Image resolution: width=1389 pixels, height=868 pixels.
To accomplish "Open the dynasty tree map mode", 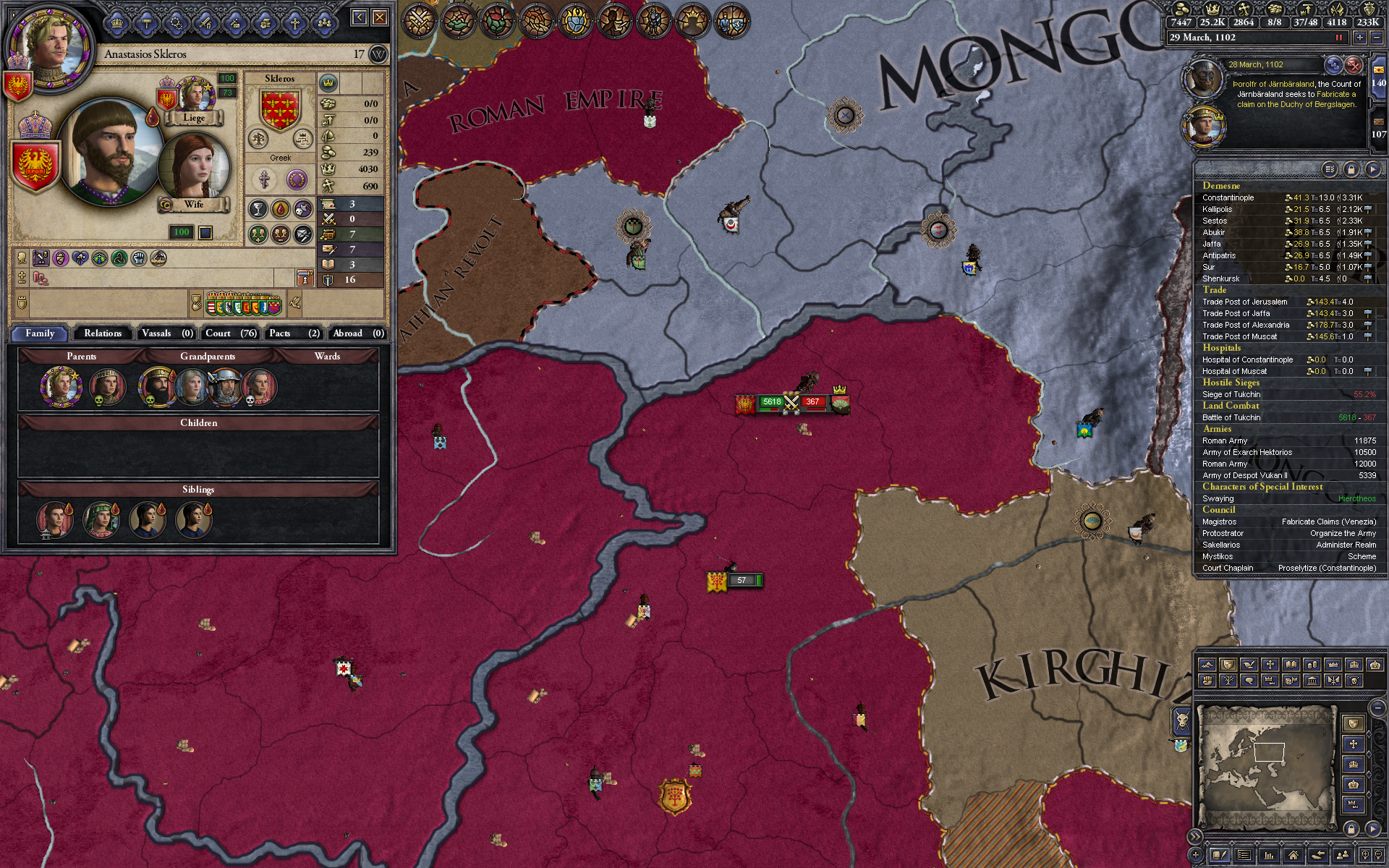I will tap(1228, 681).
